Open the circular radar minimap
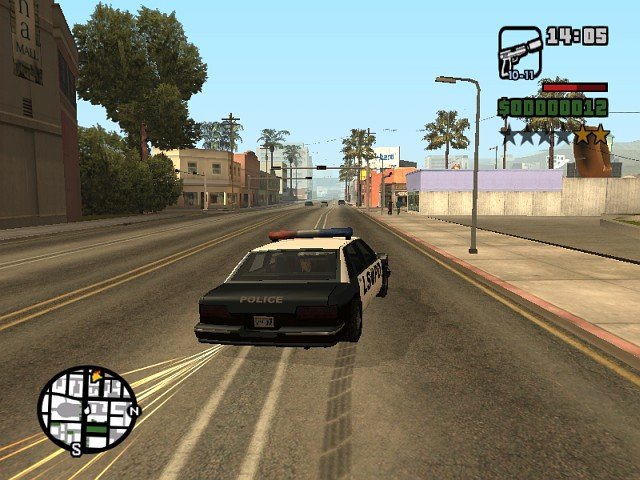Screen dimensions: 640x480 [88, 408]
